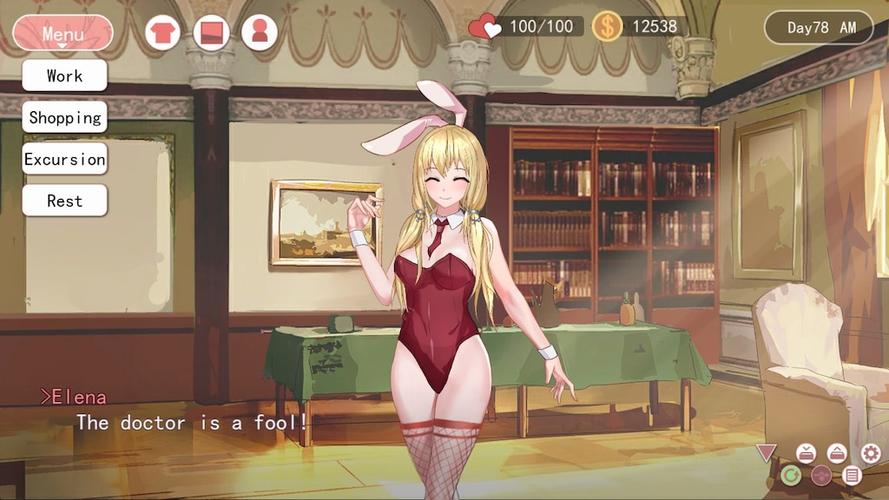Click the red square icon
This screenshot has width=889, height=500.
tap(211, 33)
